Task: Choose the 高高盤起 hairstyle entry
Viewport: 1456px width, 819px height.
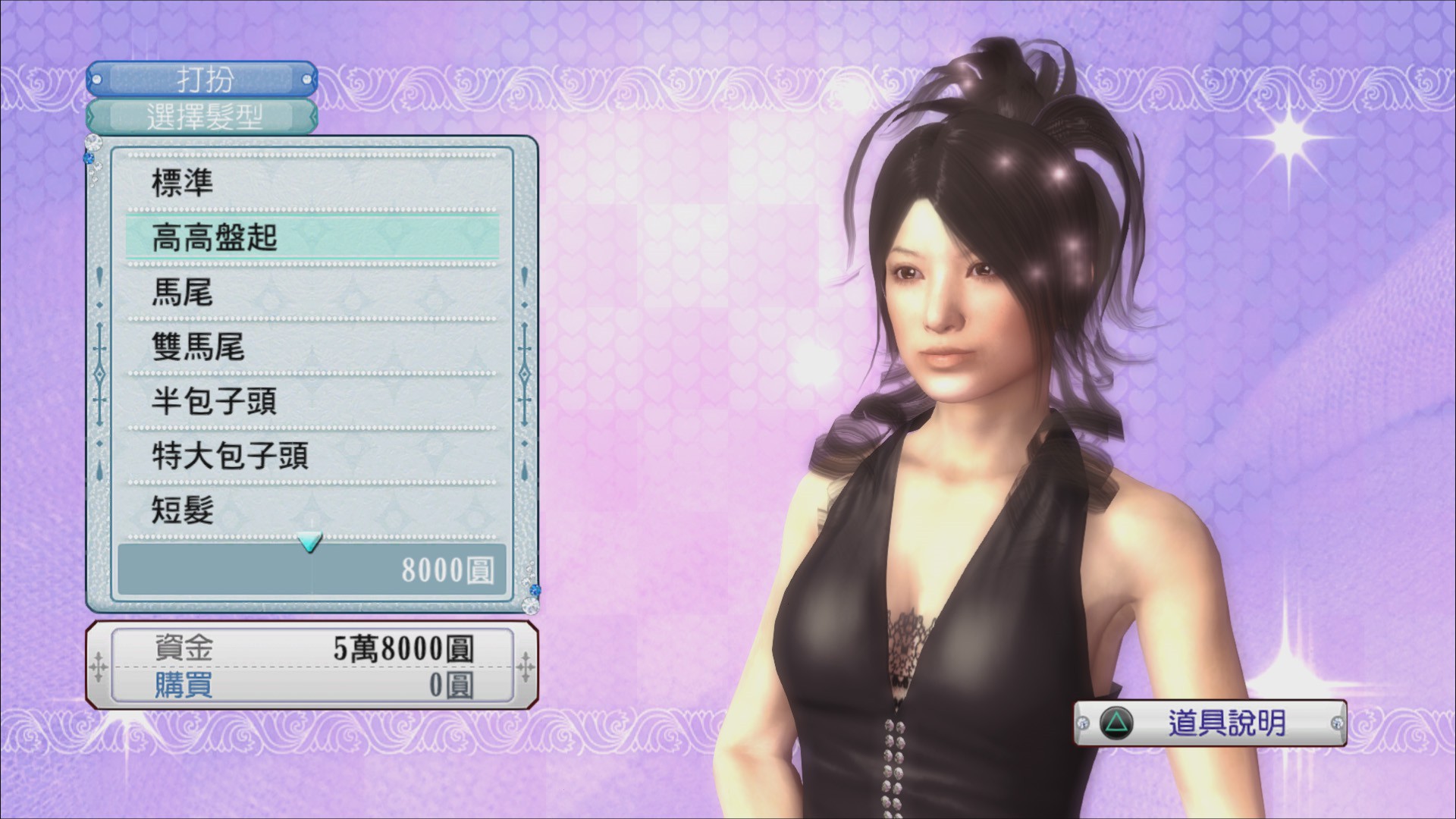Action: pyautogui.click(x=311, y=237)
